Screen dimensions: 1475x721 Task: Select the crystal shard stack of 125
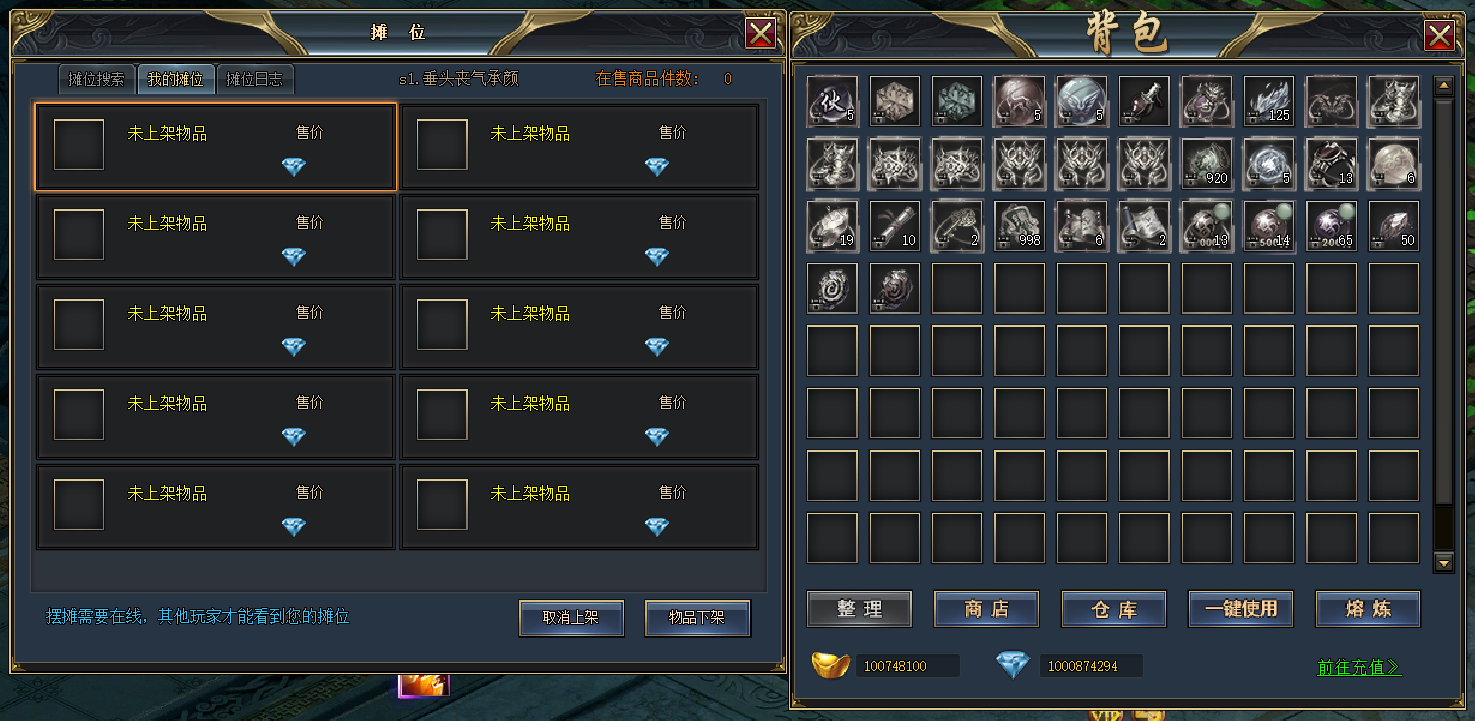[x=1269, y=101]
